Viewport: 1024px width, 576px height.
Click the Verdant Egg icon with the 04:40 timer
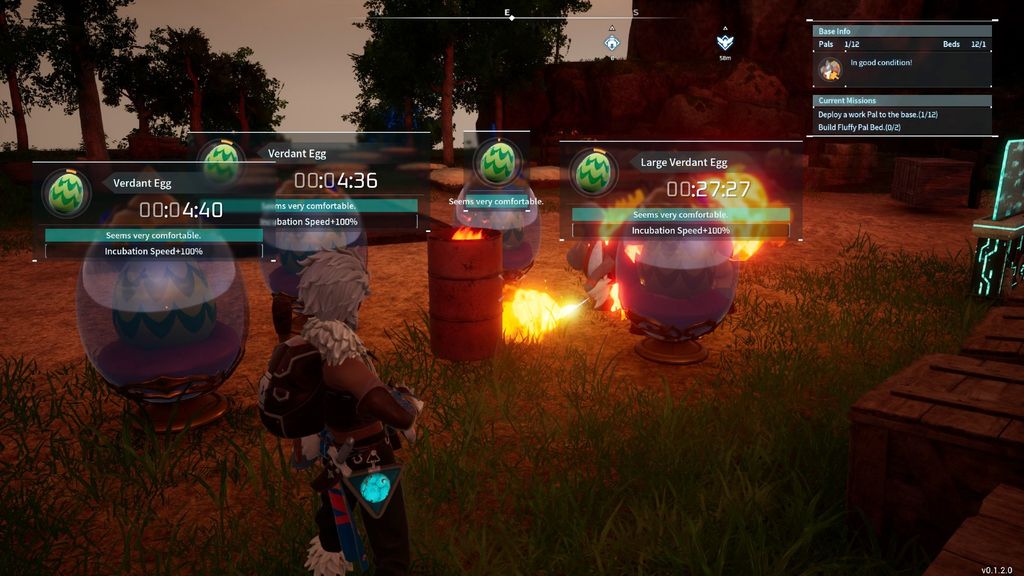[67, 192]
